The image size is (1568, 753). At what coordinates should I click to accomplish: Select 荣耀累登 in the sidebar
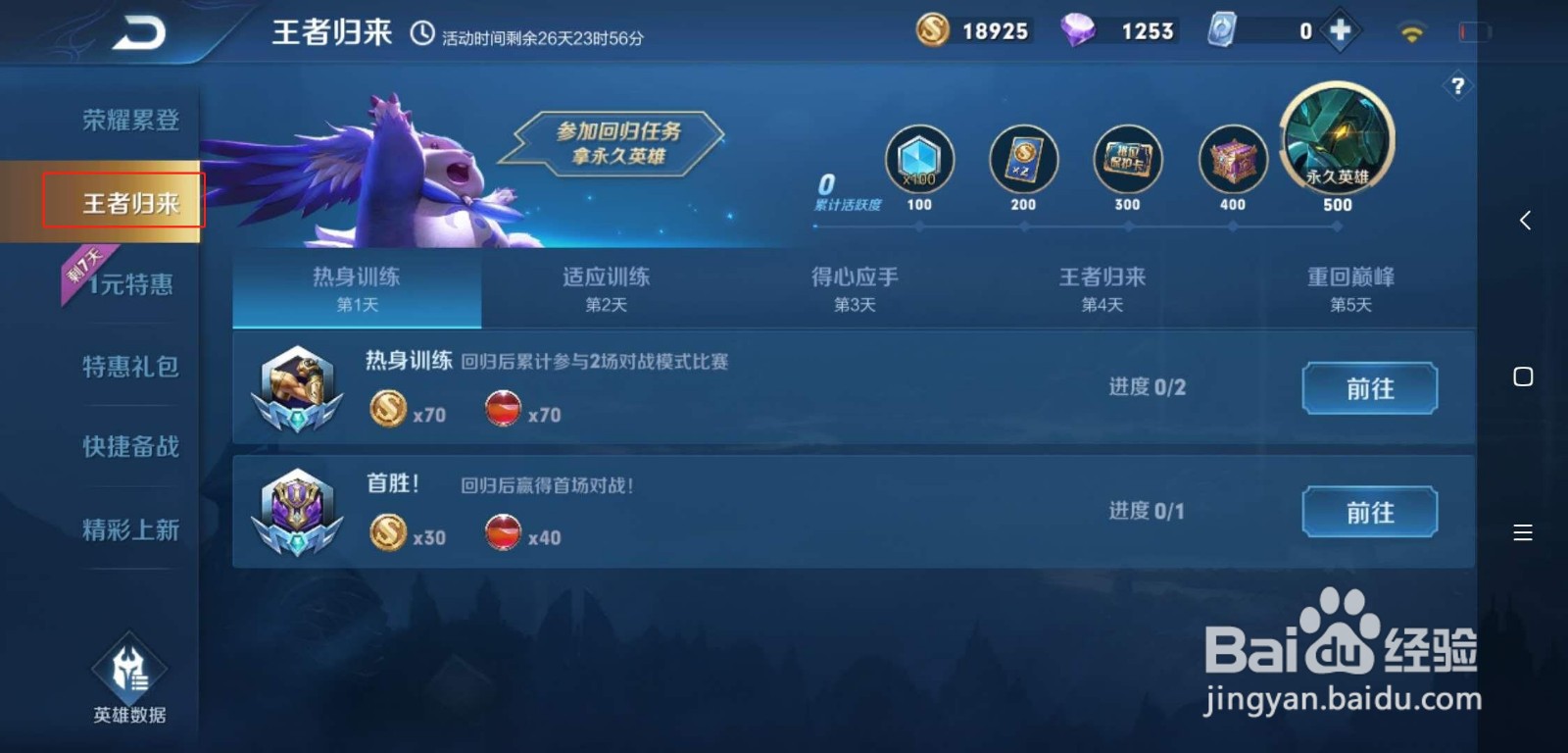coord(128,120)
